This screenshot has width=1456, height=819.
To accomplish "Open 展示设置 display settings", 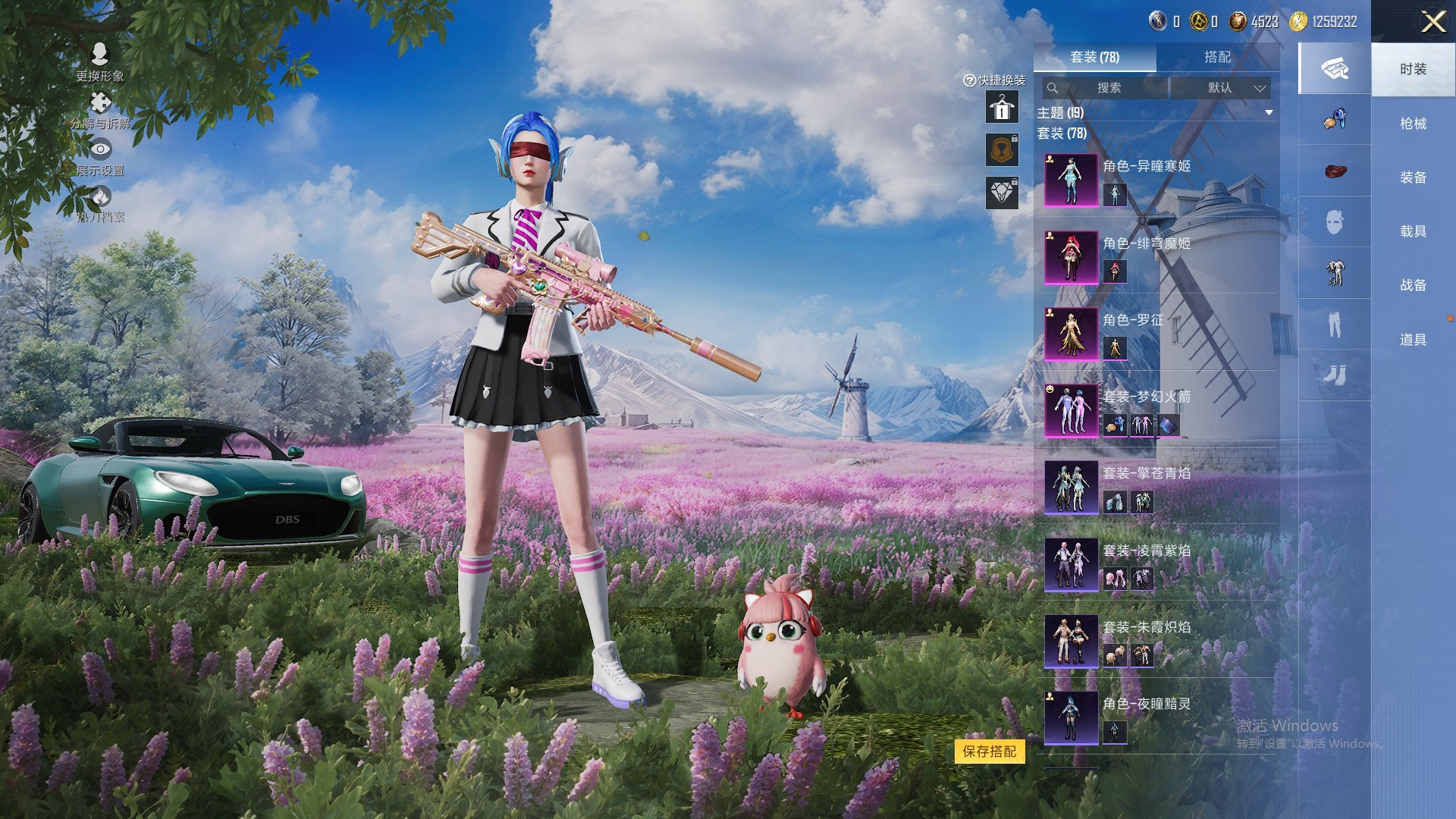I will 100,157.
